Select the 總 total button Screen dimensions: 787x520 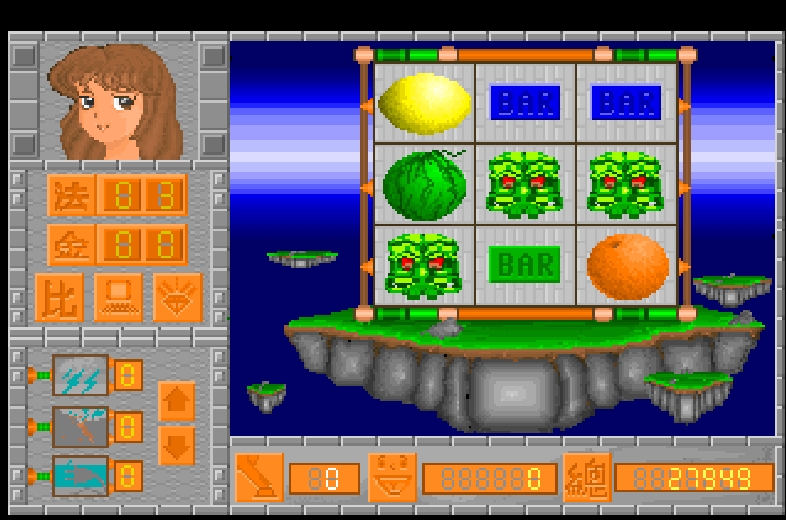[587, 477]
